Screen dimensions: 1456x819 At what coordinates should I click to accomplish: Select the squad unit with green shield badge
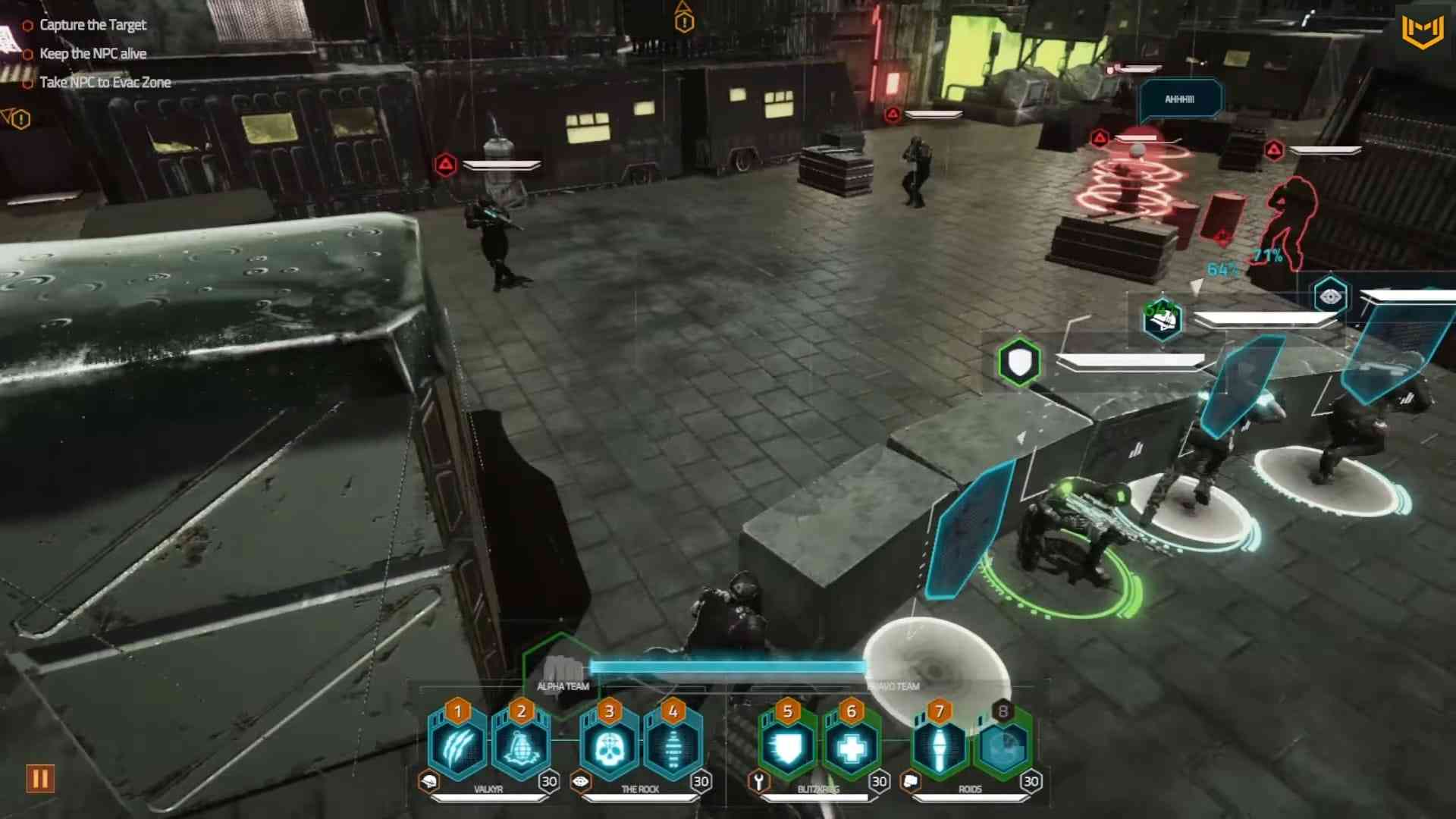point(1019,362)
